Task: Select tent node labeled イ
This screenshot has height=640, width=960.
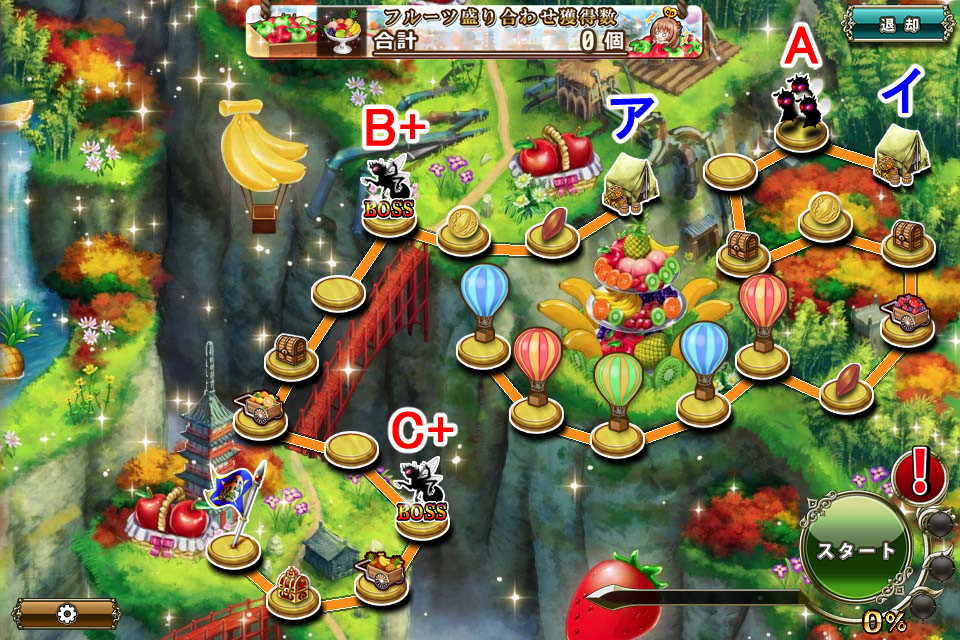Action: pos(899,160)
